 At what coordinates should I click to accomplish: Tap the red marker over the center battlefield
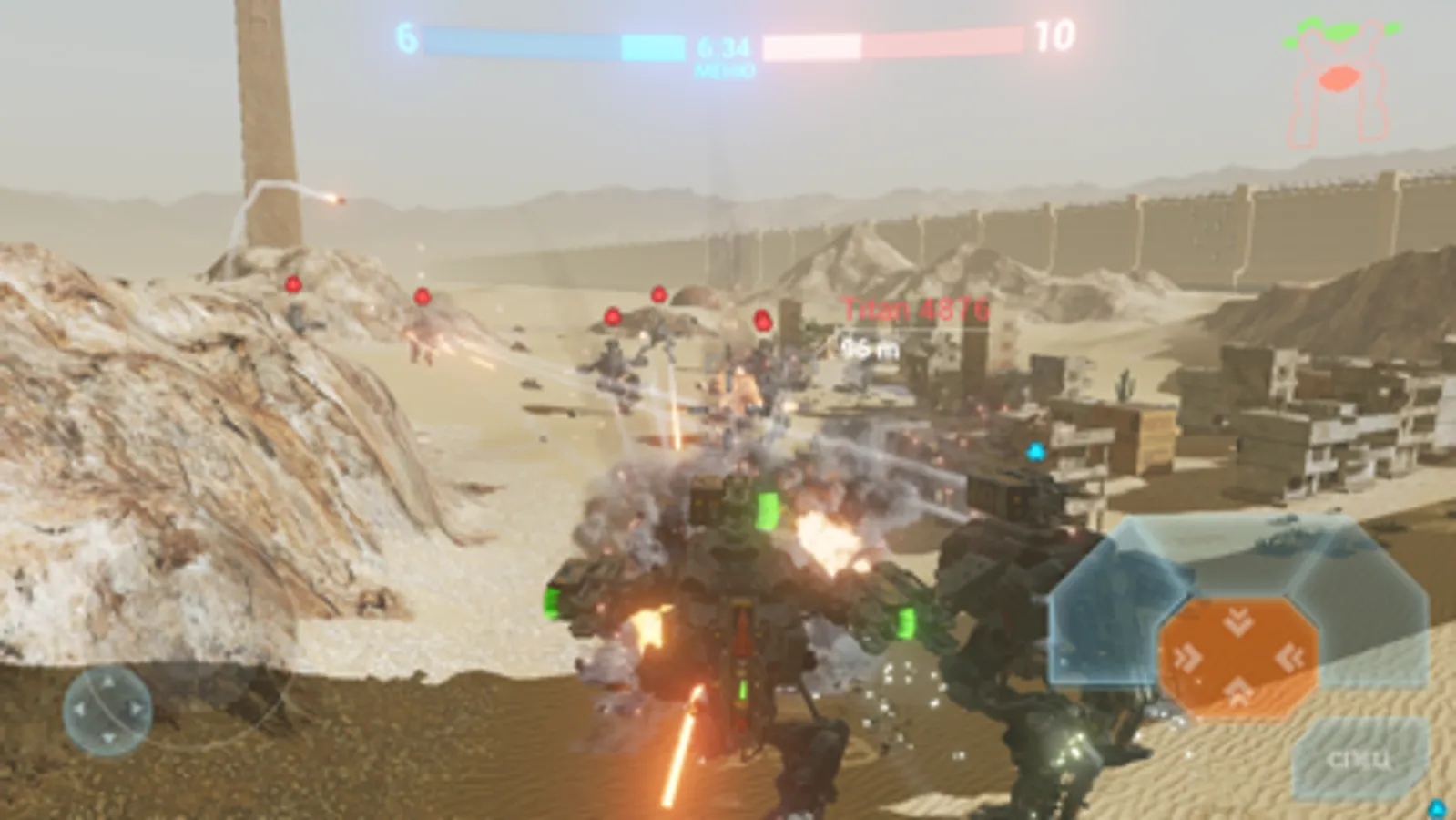tap(657, 294)
